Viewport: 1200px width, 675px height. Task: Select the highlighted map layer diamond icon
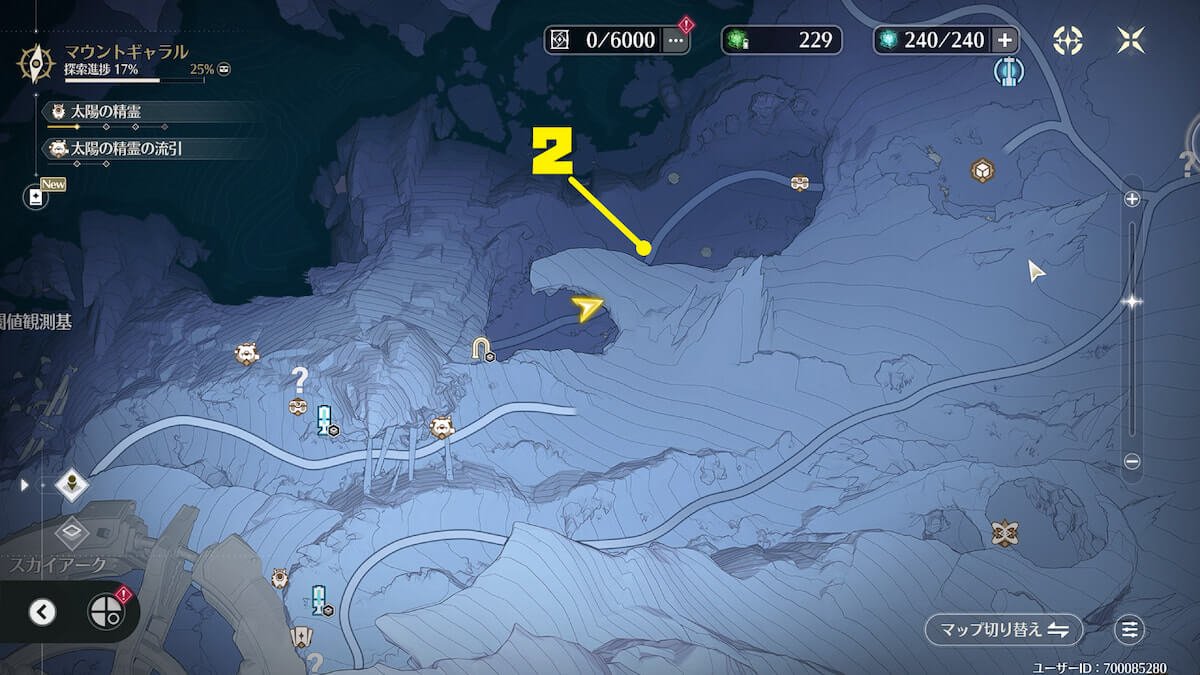tap(72, 485)
